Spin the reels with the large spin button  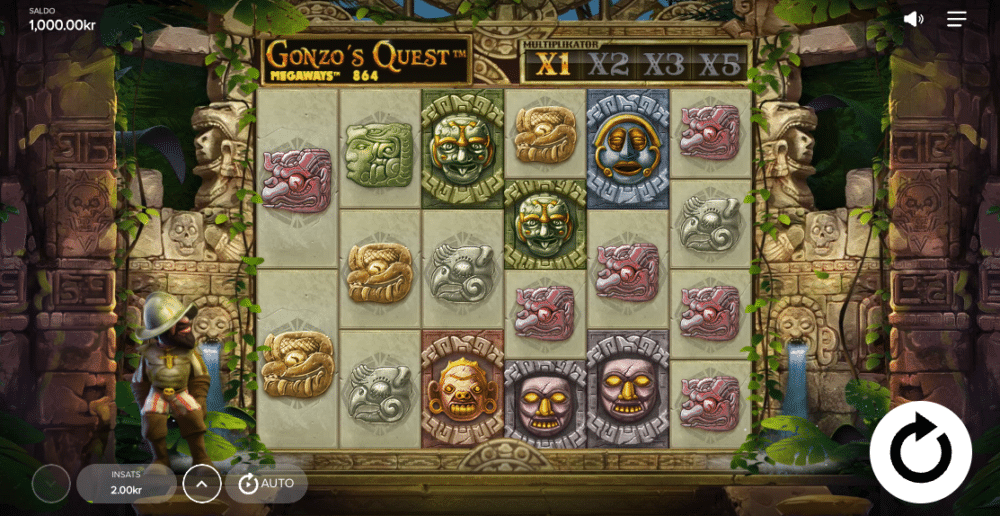pyautogui.click(x=920, y=452)
